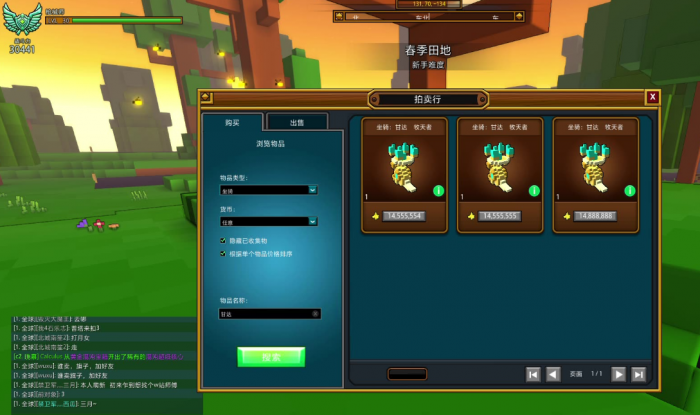The height and width of the screenshot is (415, 700).
Task: Go to the previous results page
Action: [x=553, y=374]
